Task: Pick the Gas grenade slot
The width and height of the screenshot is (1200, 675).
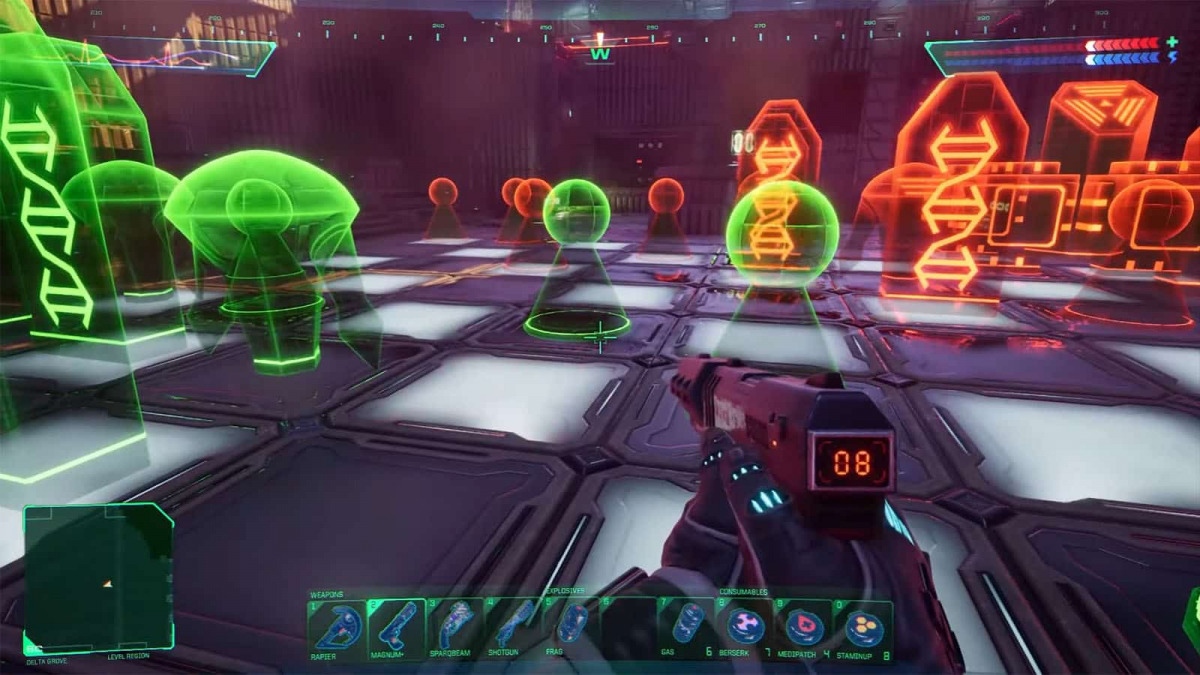Action: 688,626
